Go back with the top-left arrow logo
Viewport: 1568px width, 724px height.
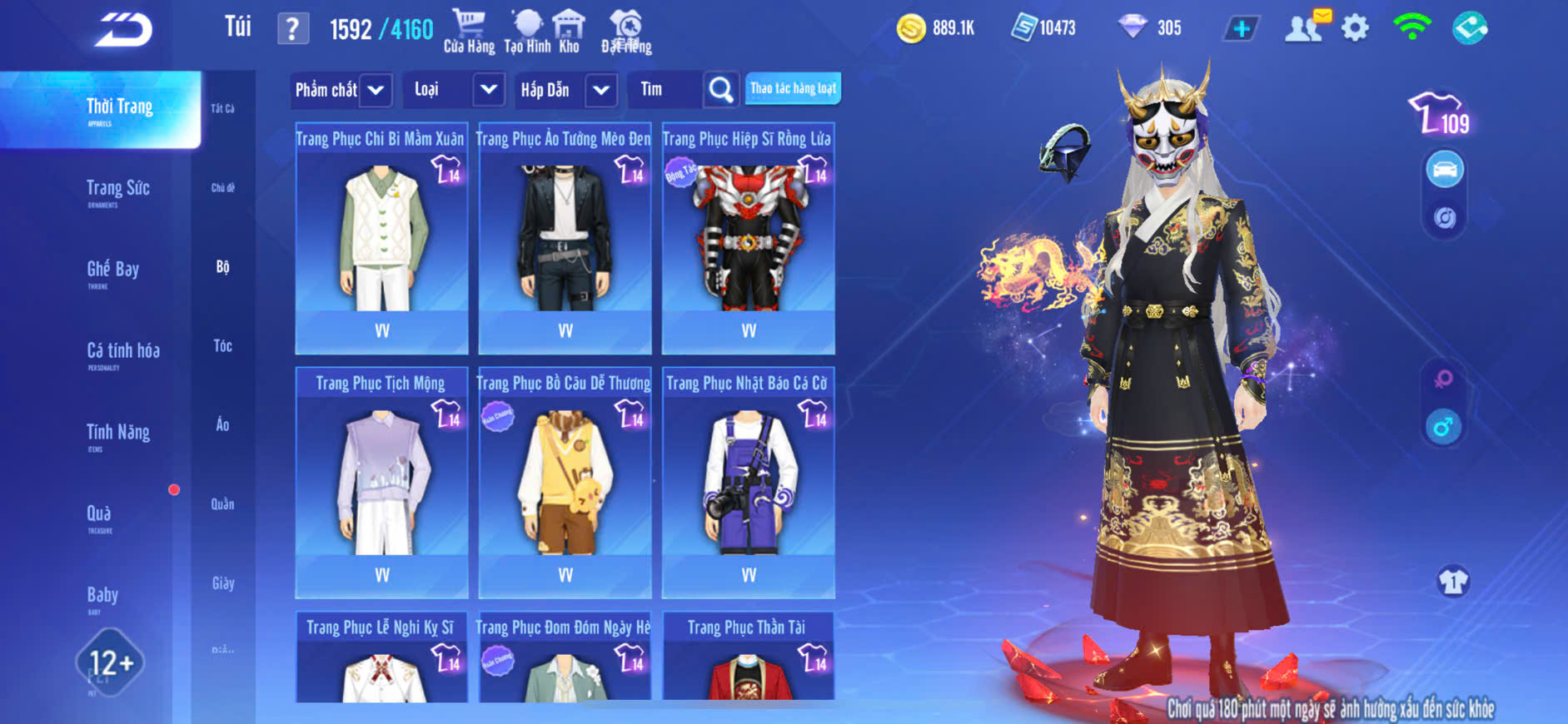coord(123,30)
